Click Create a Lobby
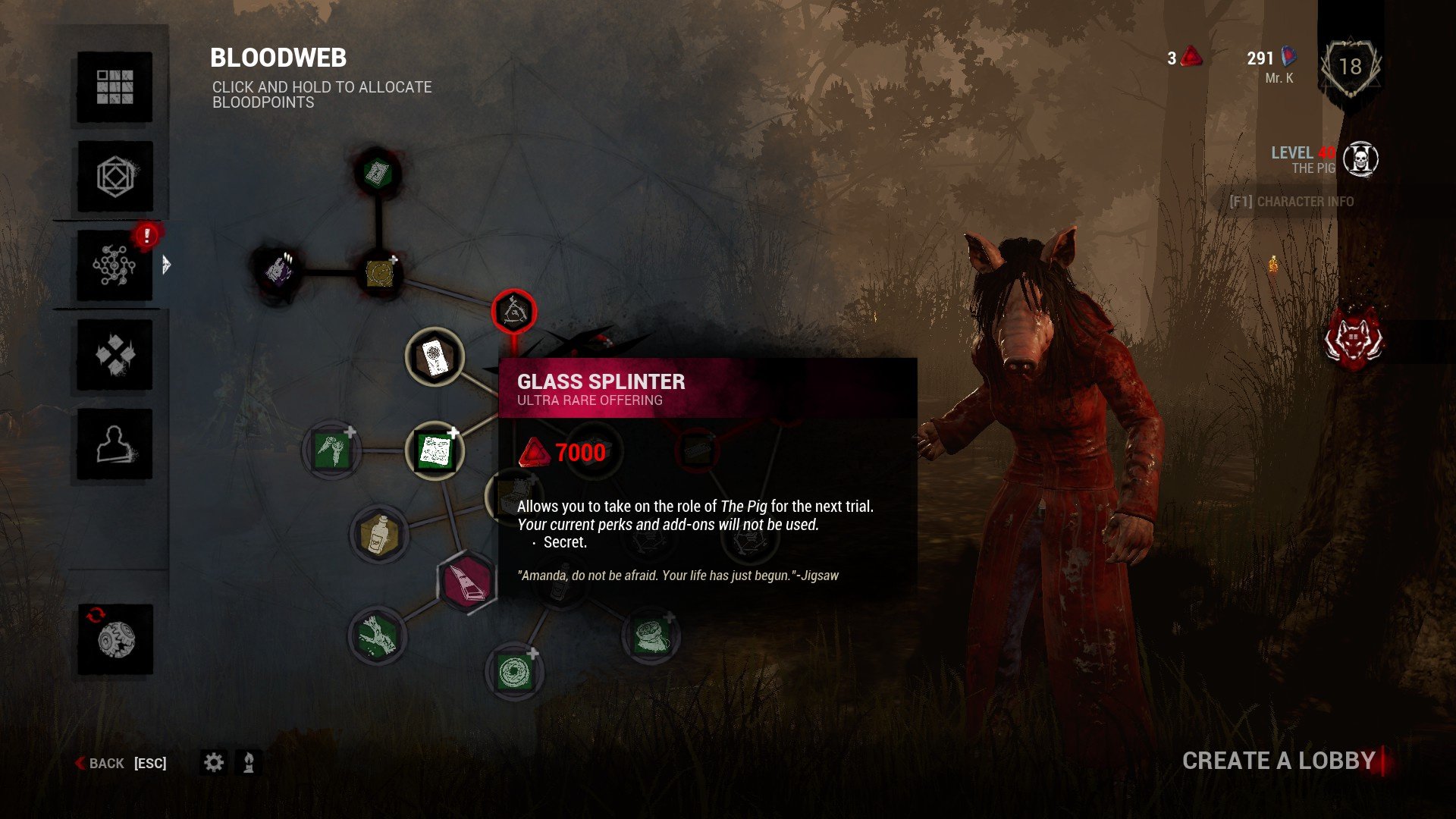This screenshot has width=1456, height=819. pyautogui.click(x=1279, y=761)
